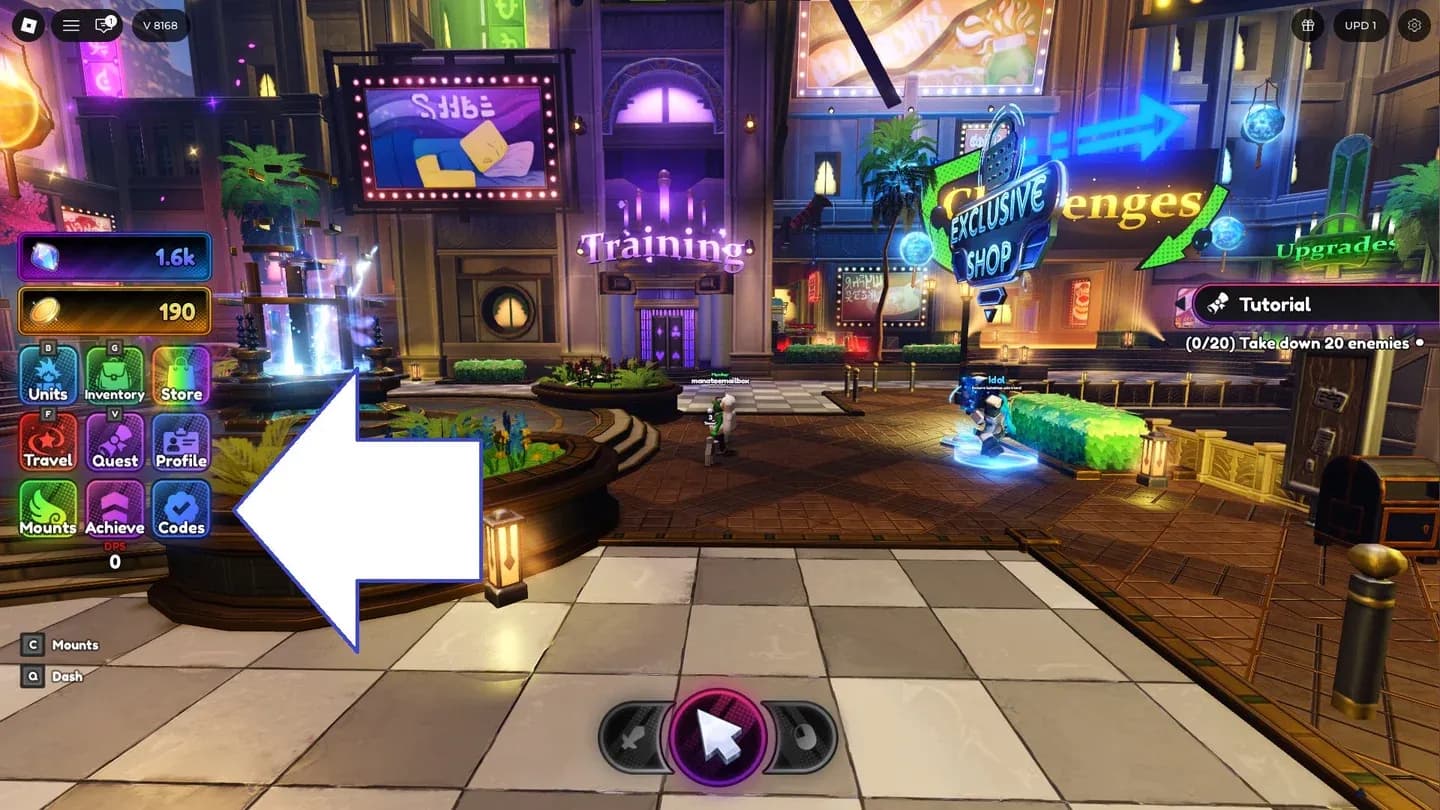View your Profile
The image size is (1440, 810).
pyautogui.click(x=180, y=440)
